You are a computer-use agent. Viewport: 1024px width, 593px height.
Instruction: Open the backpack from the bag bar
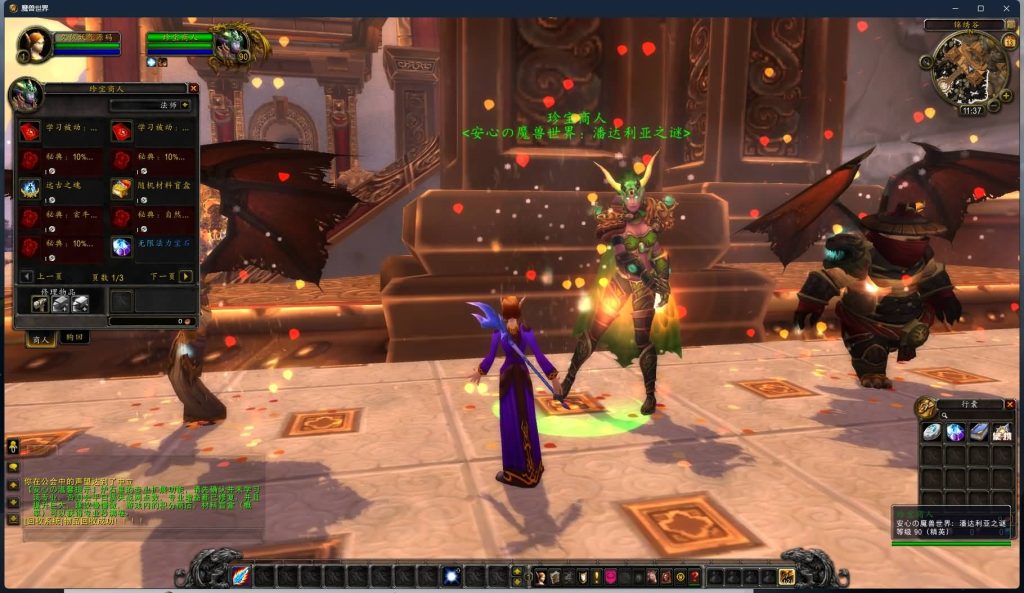tap(787, 576)
